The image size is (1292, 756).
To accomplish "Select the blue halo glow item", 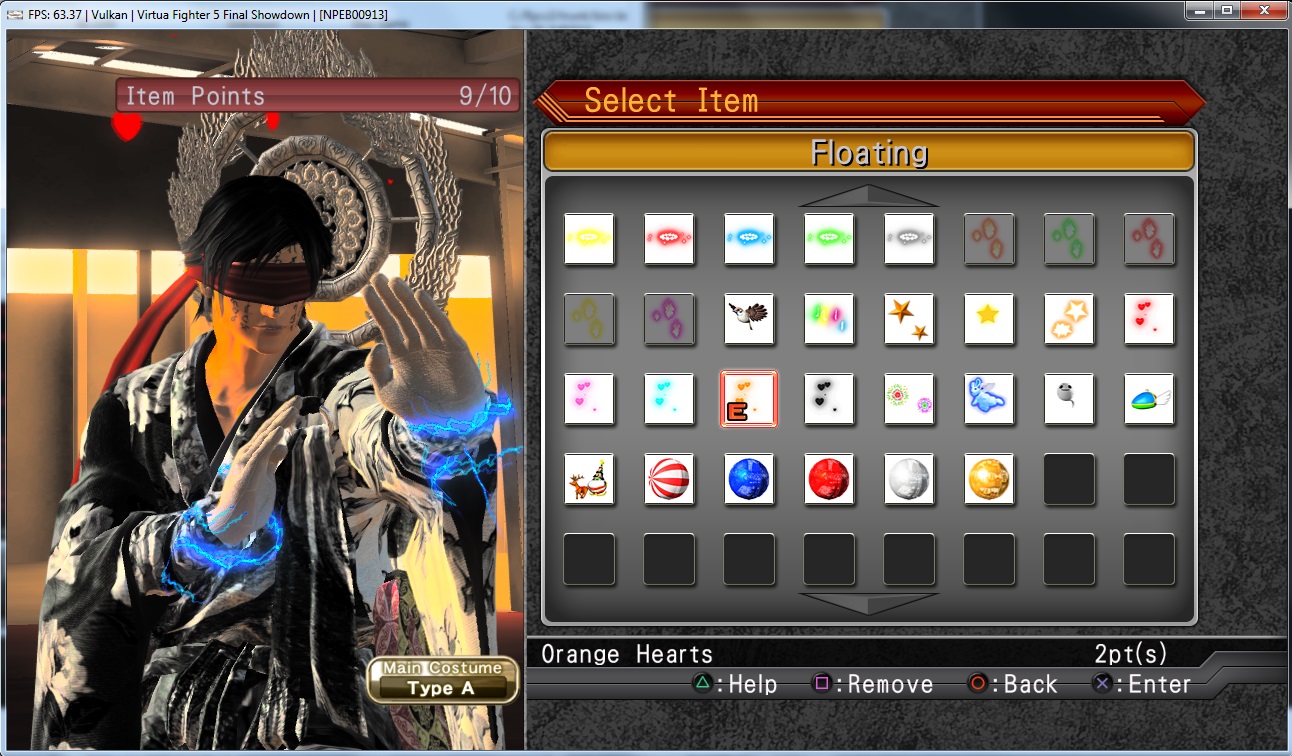I will click(x=749, y=239).
